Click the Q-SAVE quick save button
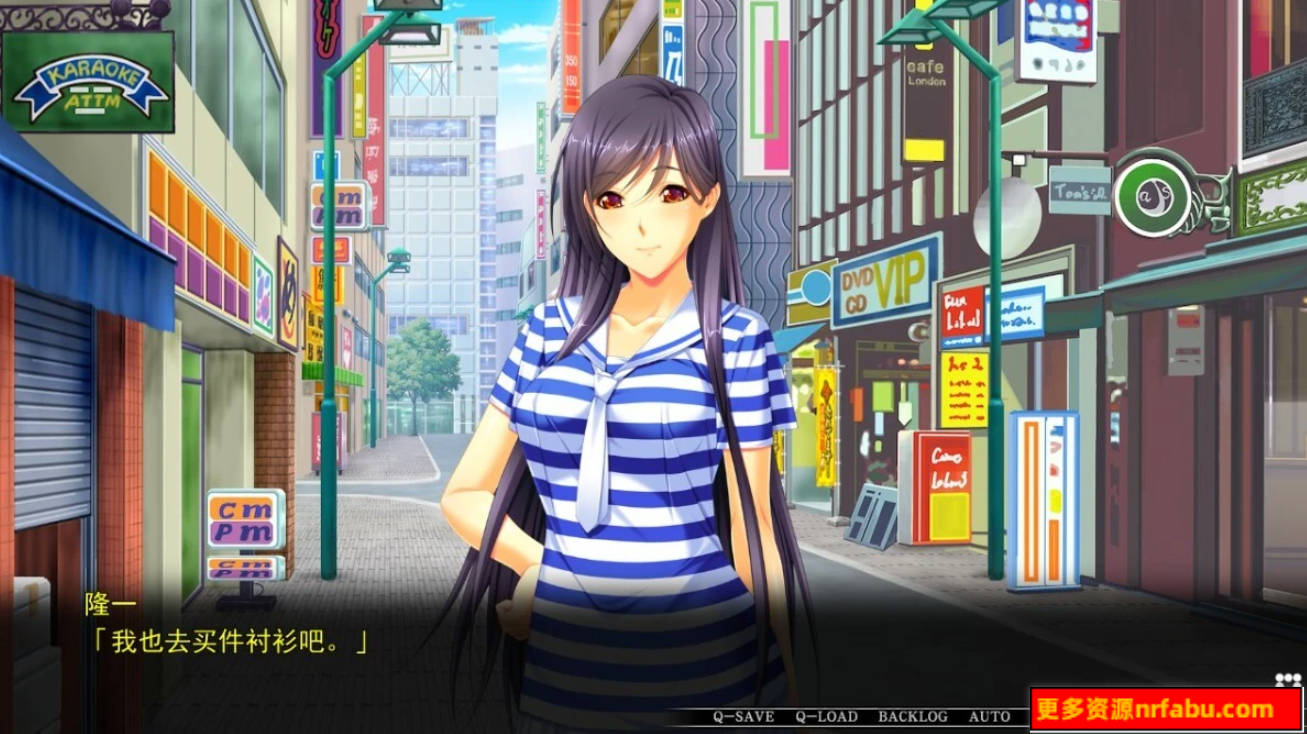Screen dimensions: 1307x734 coord(740,717)
